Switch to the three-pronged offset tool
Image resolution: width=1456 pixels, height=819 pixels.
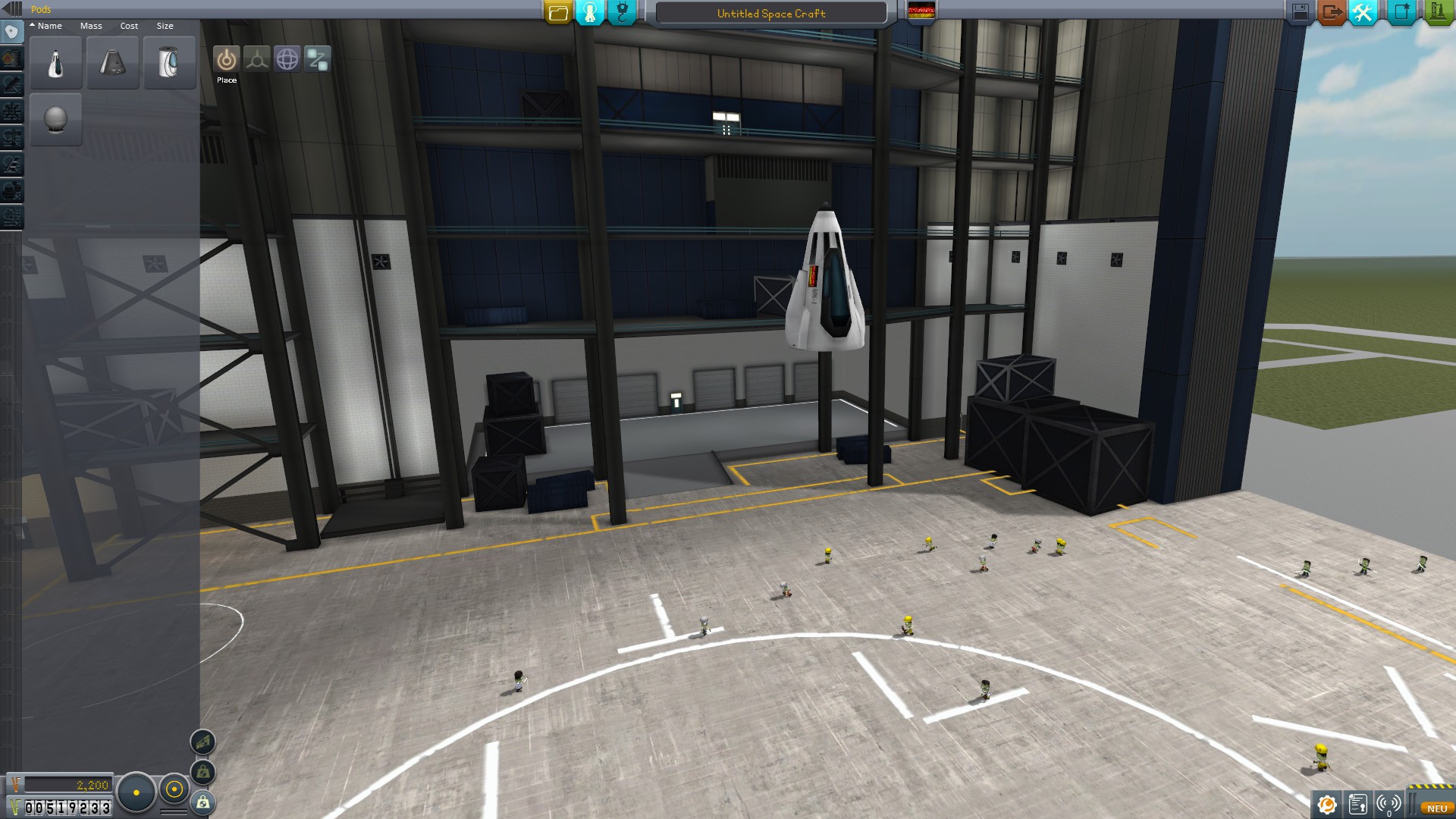(x=256, y=59)
